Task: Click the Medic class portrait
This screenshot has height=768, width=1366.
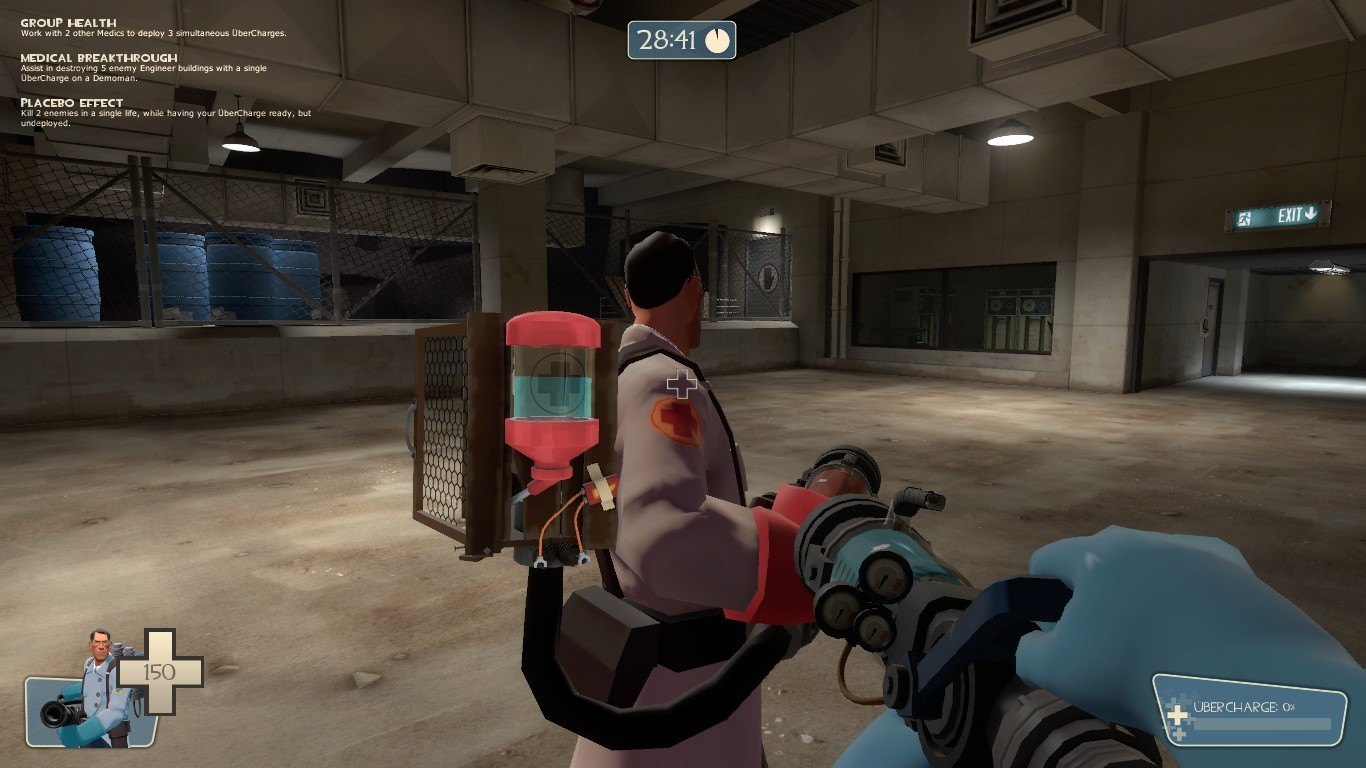Action: [x=88, y=694]
